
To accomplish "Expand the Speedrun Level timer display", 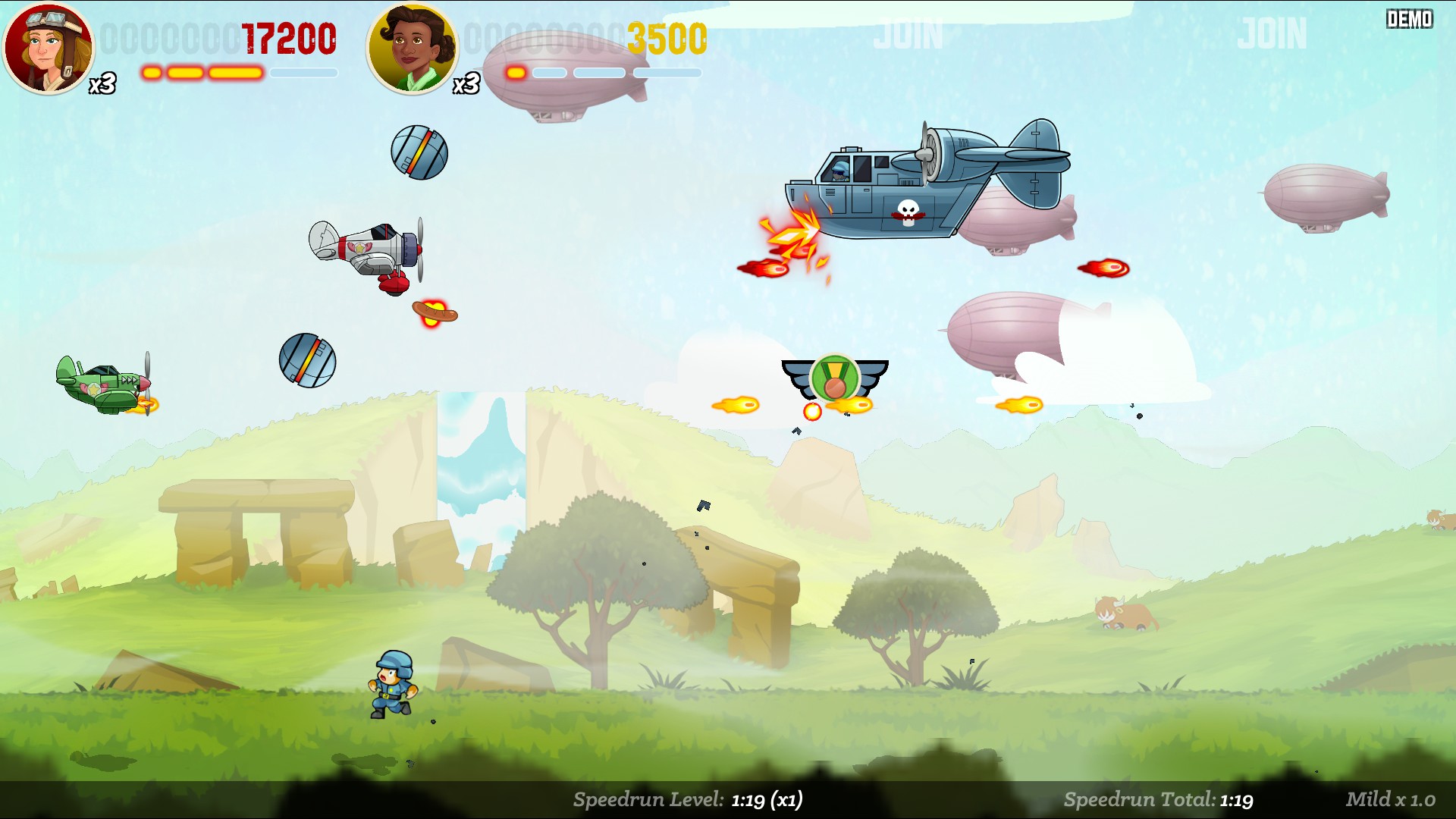I will click(686, 799).
